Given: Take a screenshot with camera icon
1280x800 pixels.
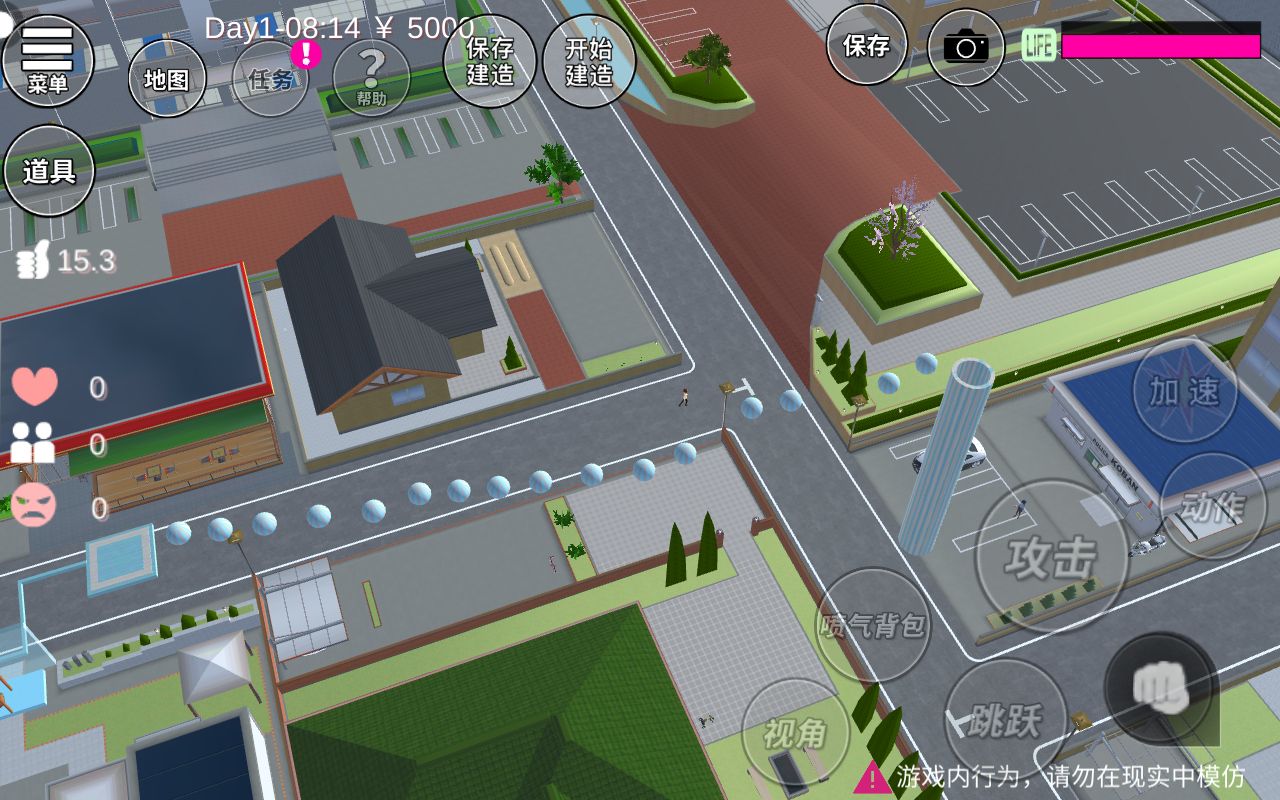Looking at the screenshot, I should [x=966, y=46].
